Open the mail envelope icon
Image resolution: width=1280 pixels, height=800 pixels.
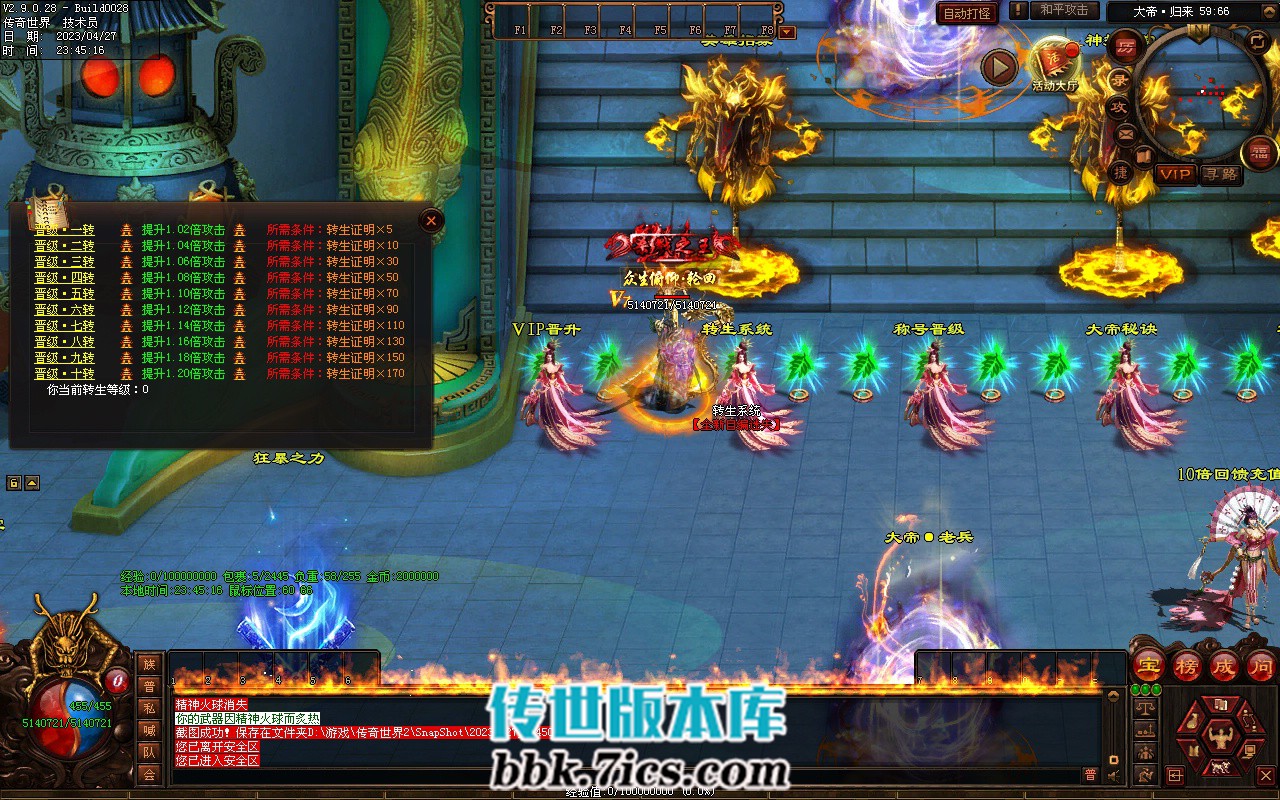pyautogui.click(x=1126, y=134)
